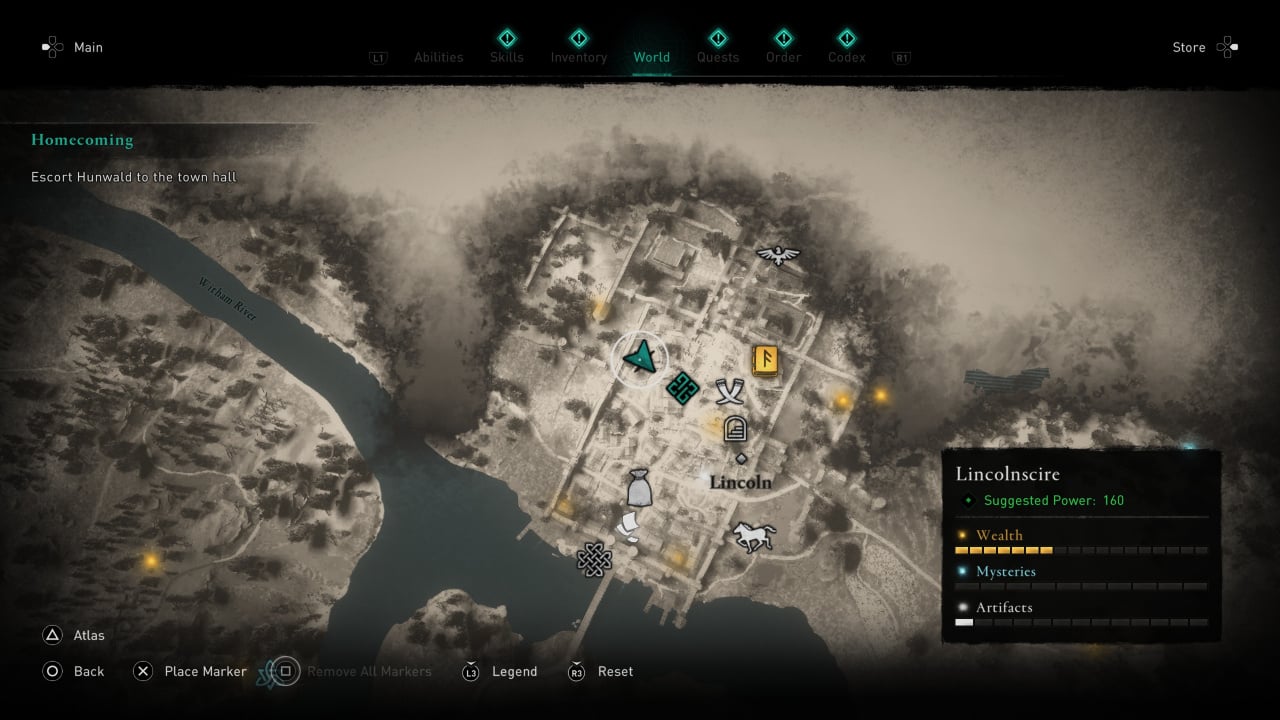
Task: Switch to the Abilities tab
Action: coord(438,57)
